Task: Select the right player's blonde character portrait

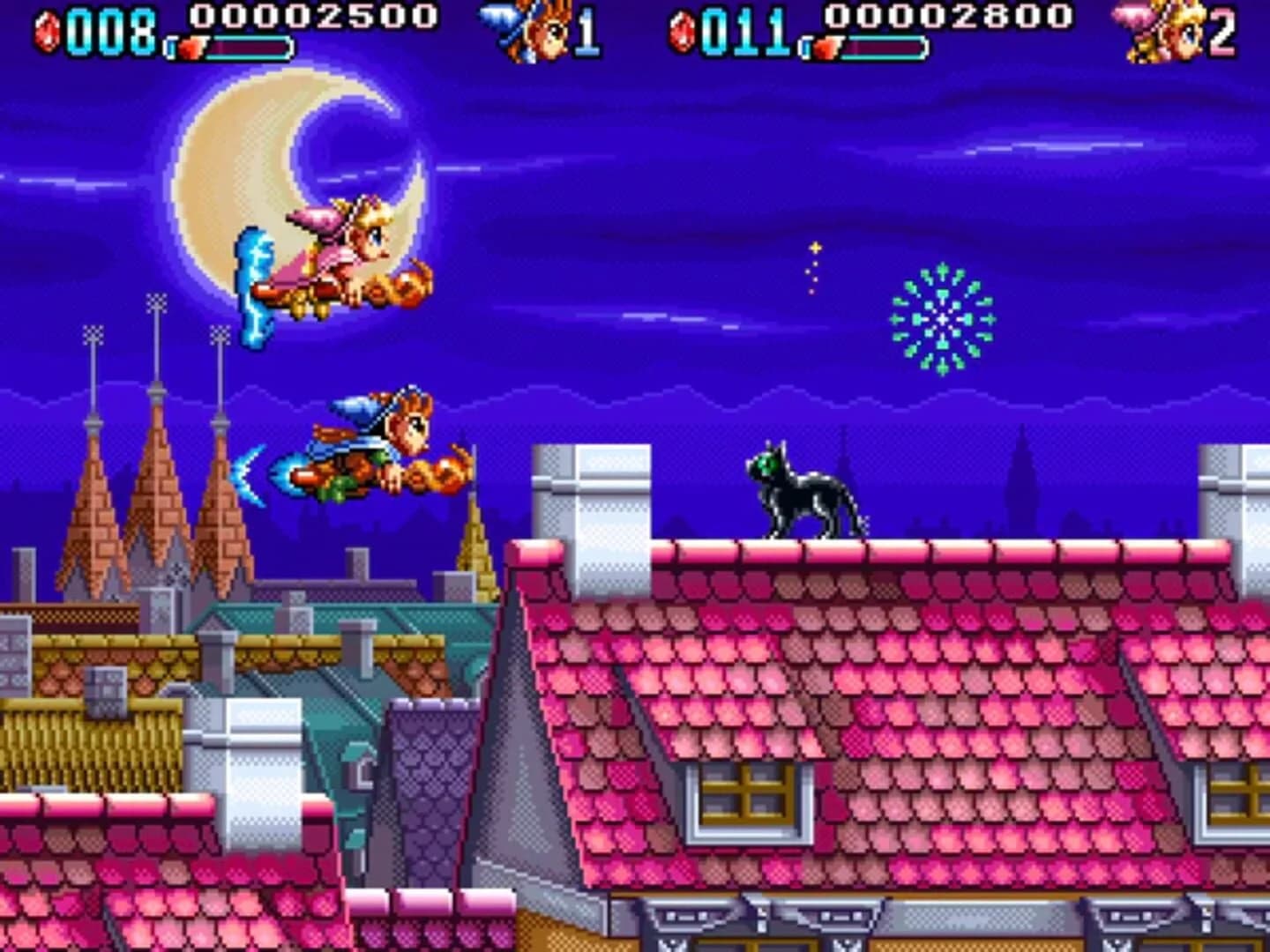Action: coord(1166,26)
